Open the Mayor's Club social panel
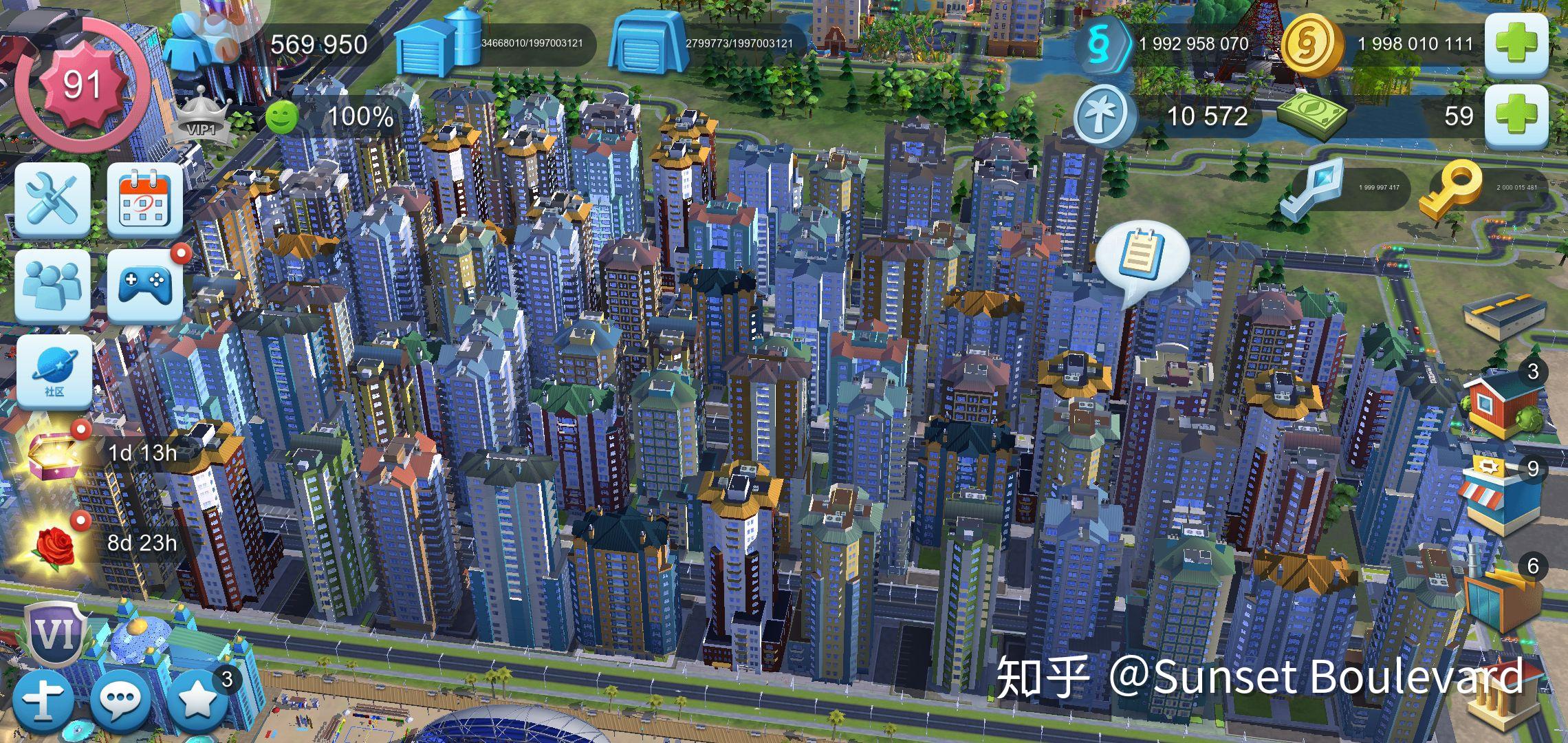This screenshot has width=1568, height=743. (52, 286)
